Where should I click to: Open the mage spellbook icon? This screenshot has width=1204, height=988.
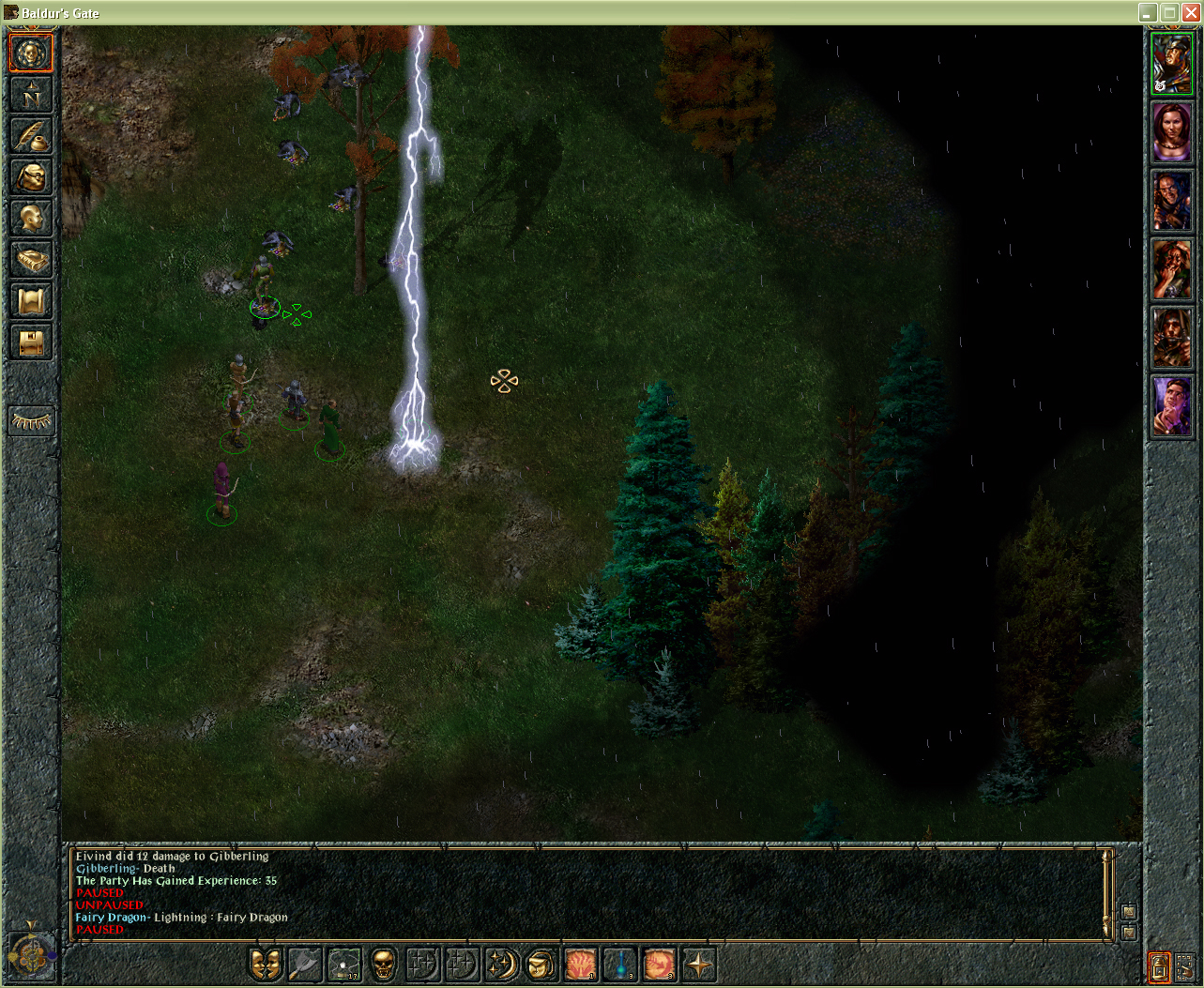(31, 260)
